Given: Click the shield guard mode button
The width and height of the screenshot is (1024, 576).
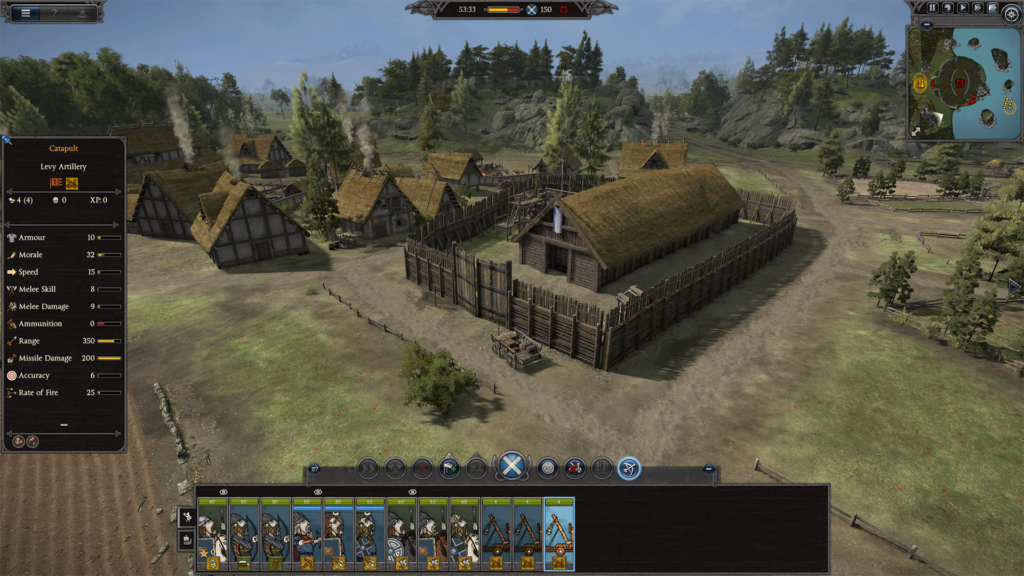Looking at the screenshot, I should (548, 467).
